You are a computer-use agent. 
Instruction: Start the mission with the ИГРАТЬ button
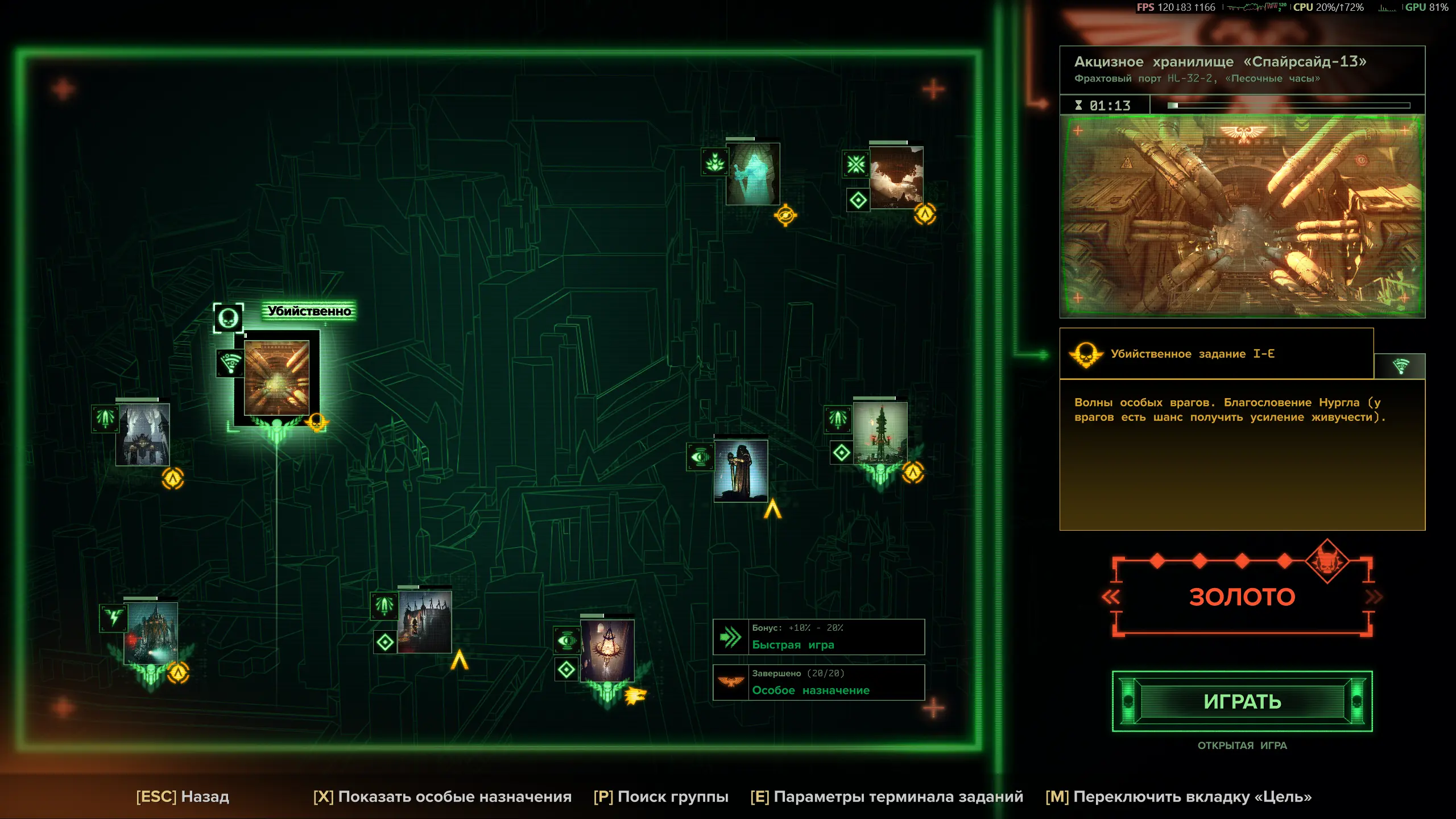pos(1242,701)
